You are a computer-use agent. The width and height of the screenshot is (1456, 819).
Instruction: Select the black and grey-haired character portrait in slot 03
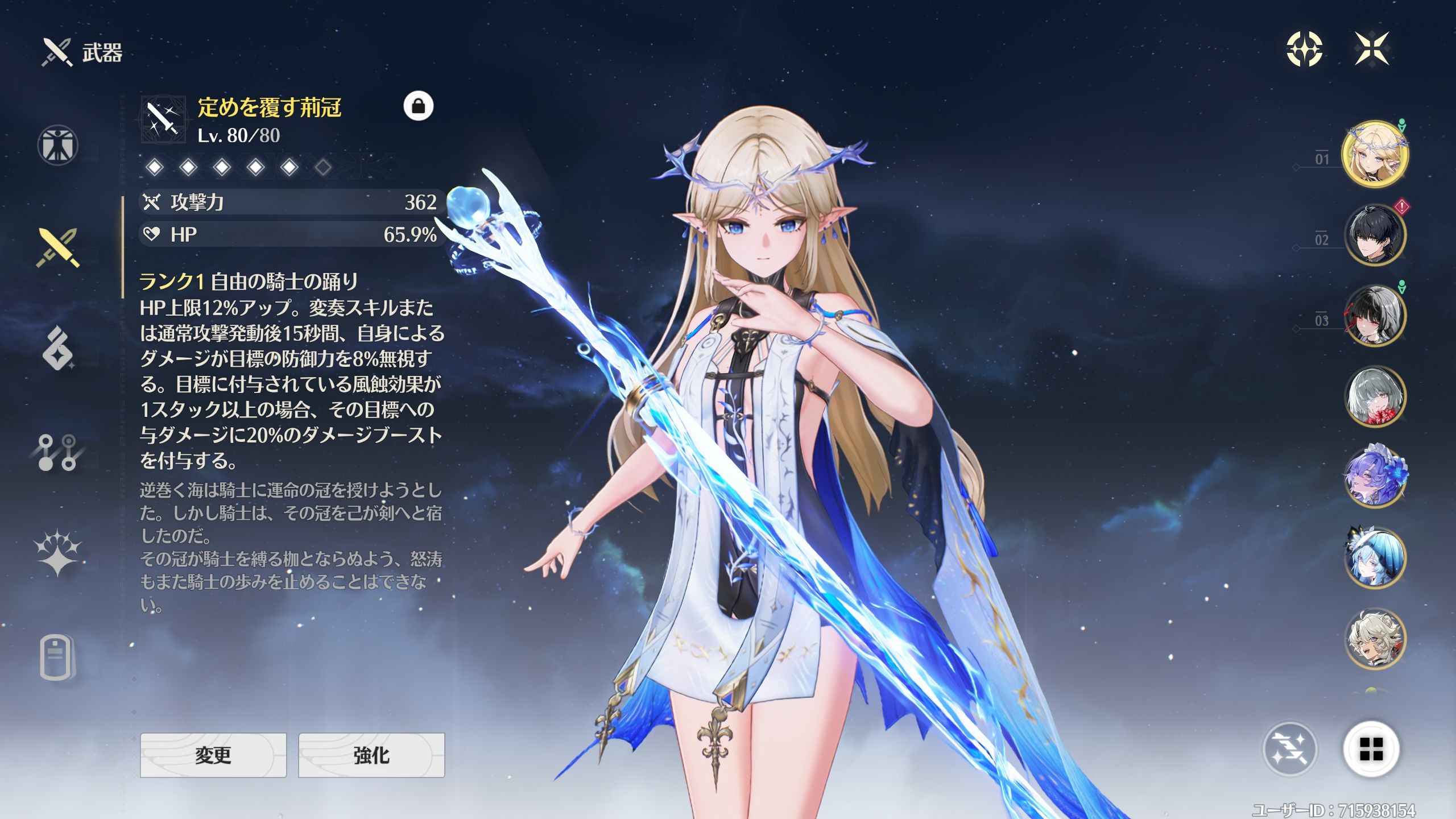[x=1375, y=316]
